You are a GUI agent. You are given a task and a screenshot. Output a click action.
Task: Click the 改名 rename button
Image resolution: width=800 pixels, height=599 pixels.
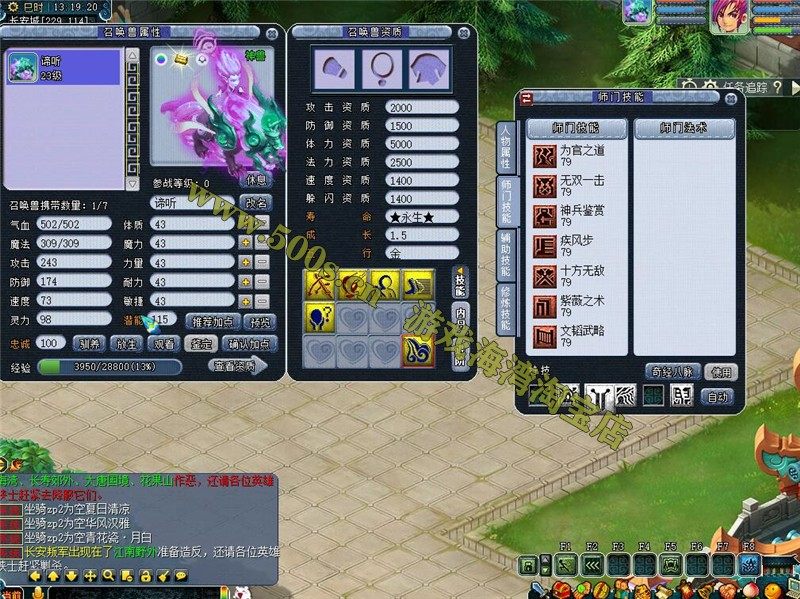pos(256,202)
